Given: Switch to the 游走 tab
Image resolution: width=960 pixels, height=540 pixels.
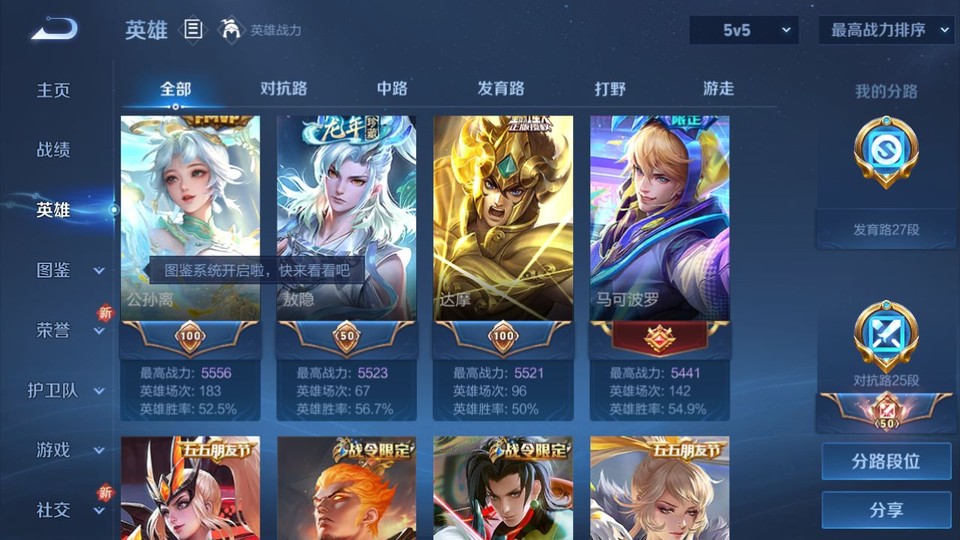Looking at the screenshot, I should [x=718, y=88].
